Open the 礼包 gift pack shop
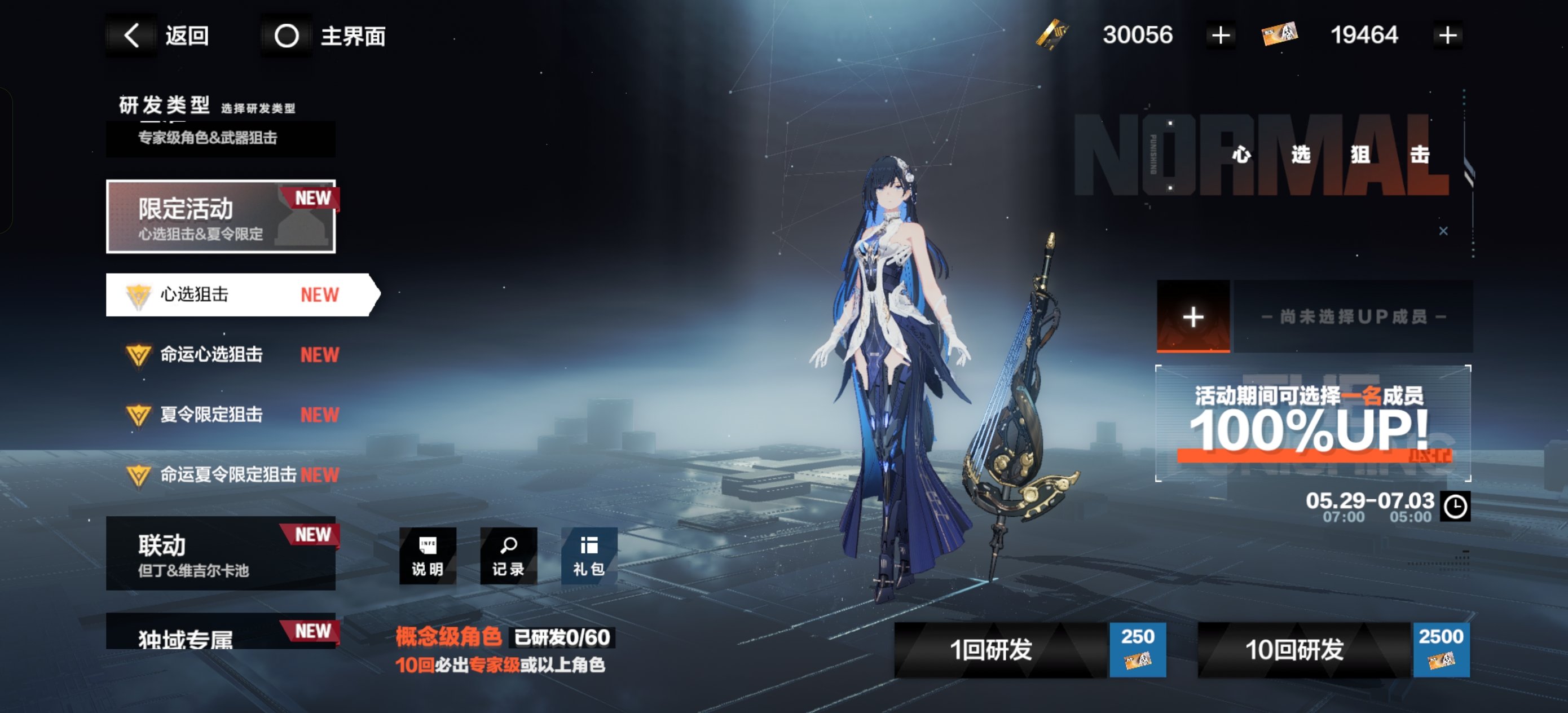 click(589, 556)
